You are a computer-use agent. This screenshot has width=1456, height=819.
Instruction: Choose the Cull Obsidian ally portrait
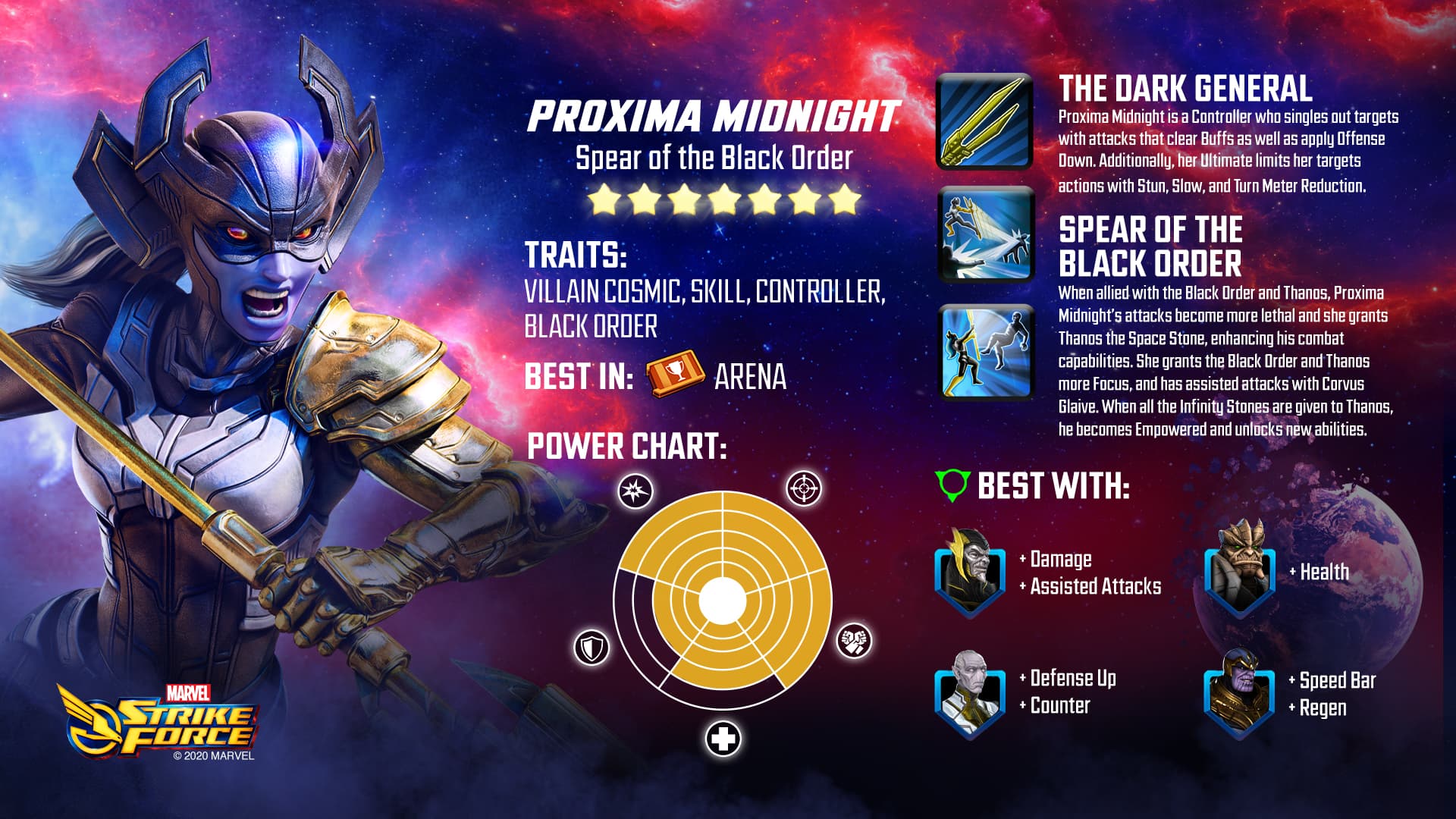tap(1239, 569)
